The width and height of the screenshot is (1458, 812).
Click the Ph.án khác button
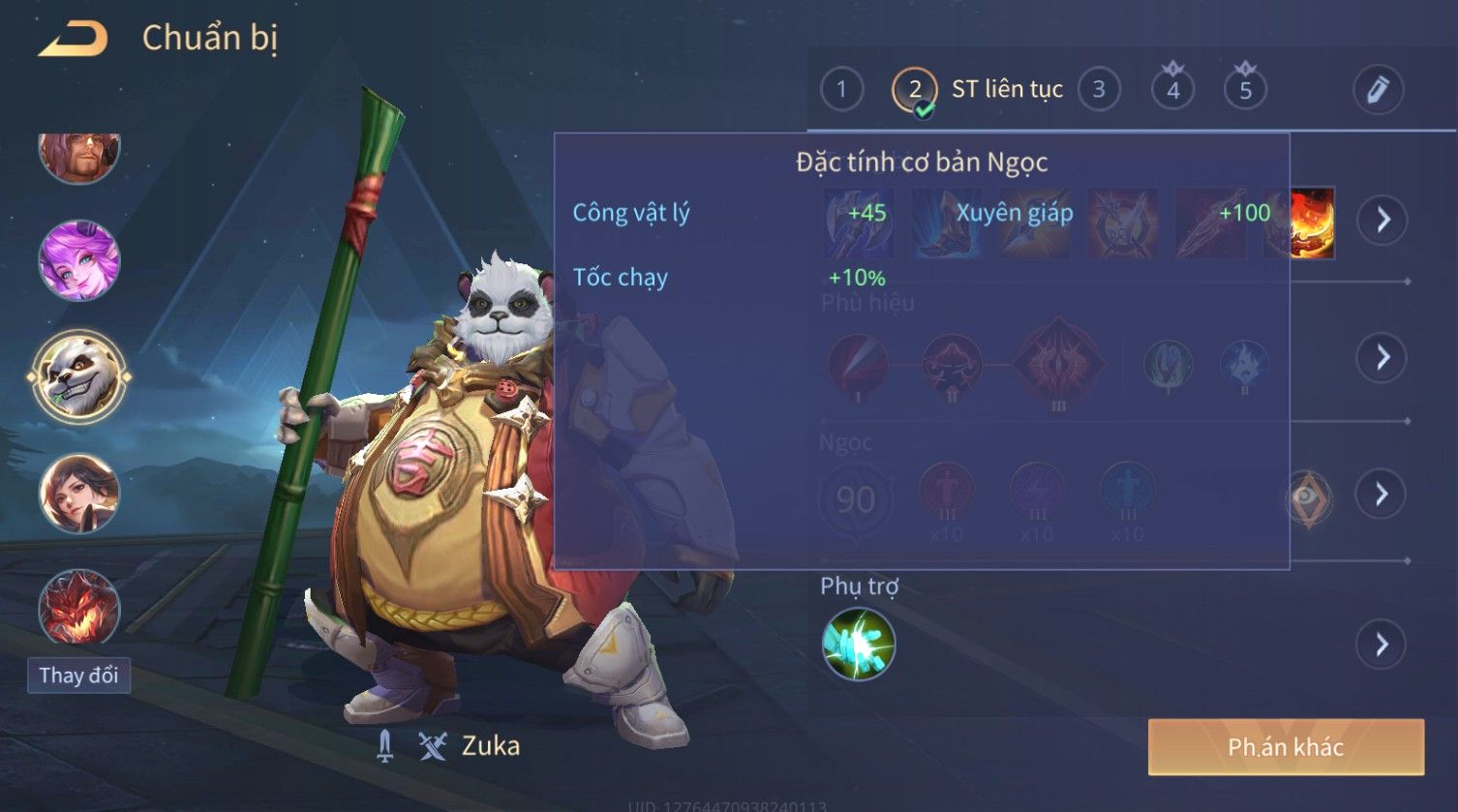pos(1286,747)
